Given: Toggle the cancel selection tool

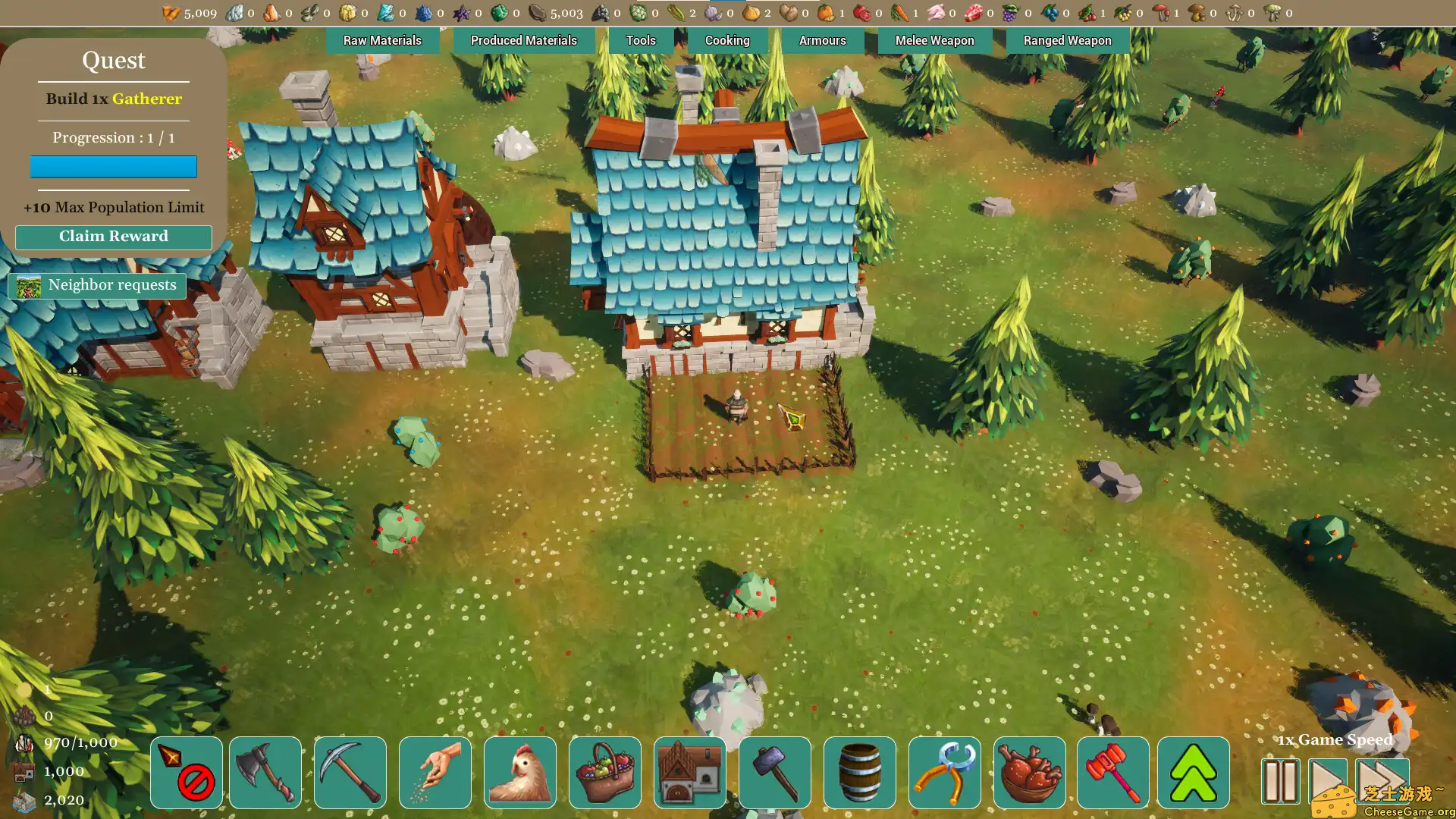Looking at the screenshot, I should click(184, 772).
